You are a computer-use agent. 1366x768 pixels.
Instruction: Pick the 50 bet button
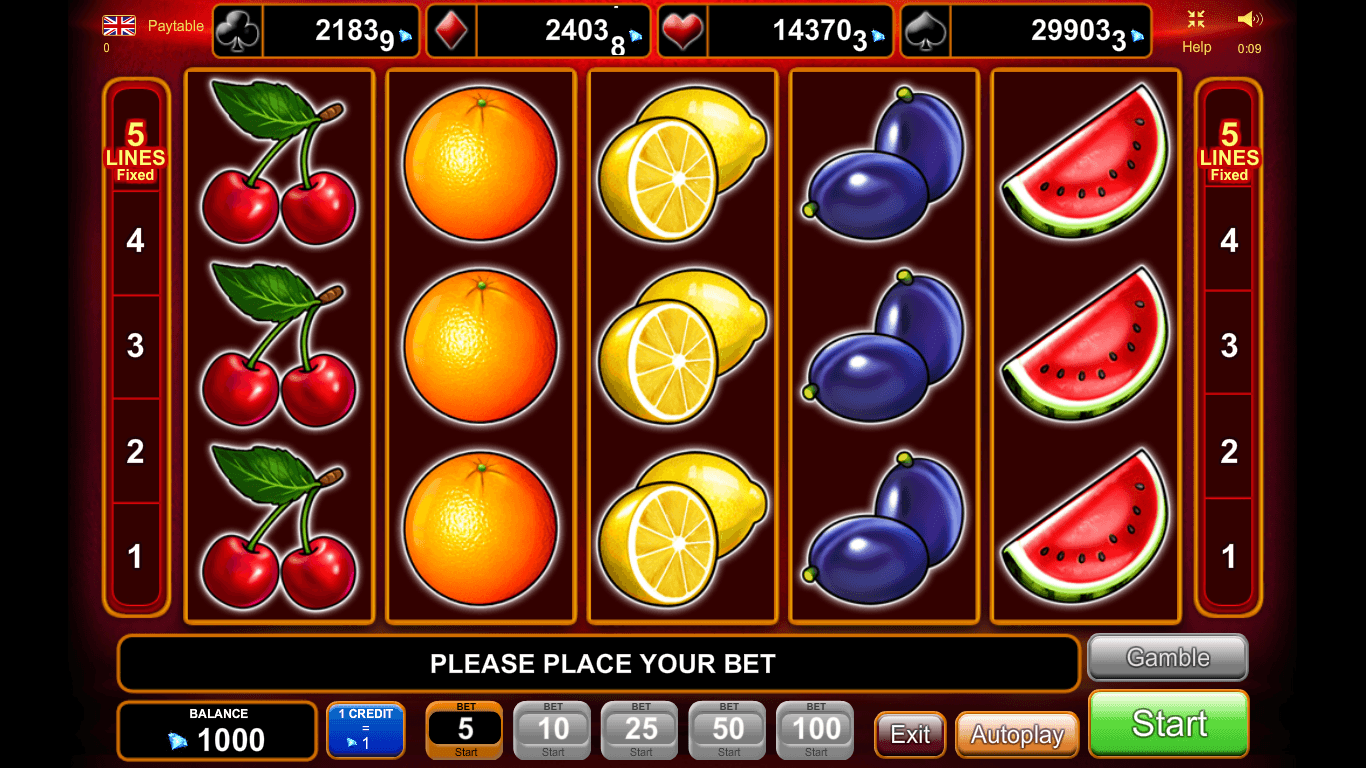(x=729, y=730)
